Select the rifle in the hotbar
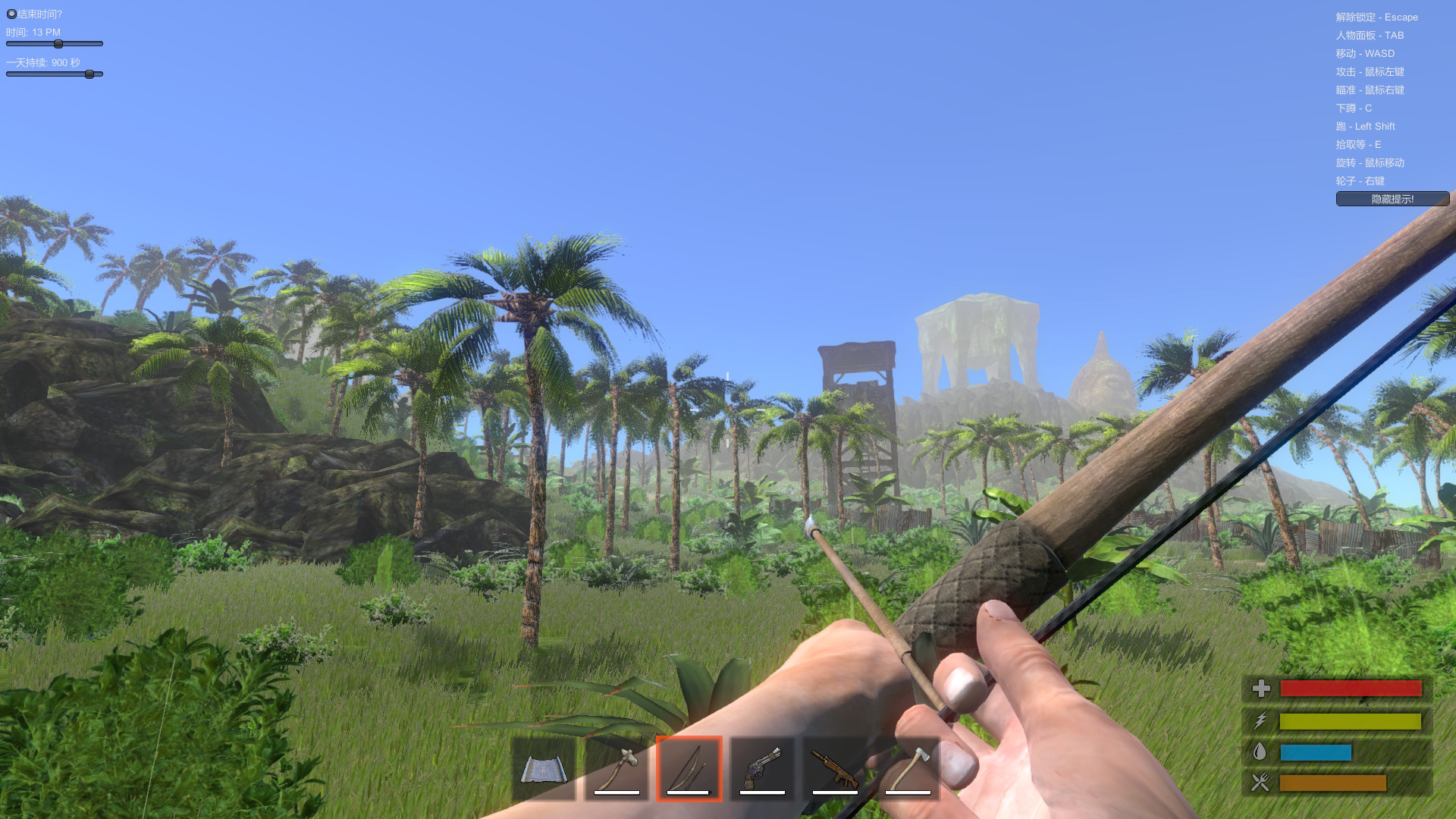The image size is (1456, 819). pyautogui.click(x=833, y=768)
